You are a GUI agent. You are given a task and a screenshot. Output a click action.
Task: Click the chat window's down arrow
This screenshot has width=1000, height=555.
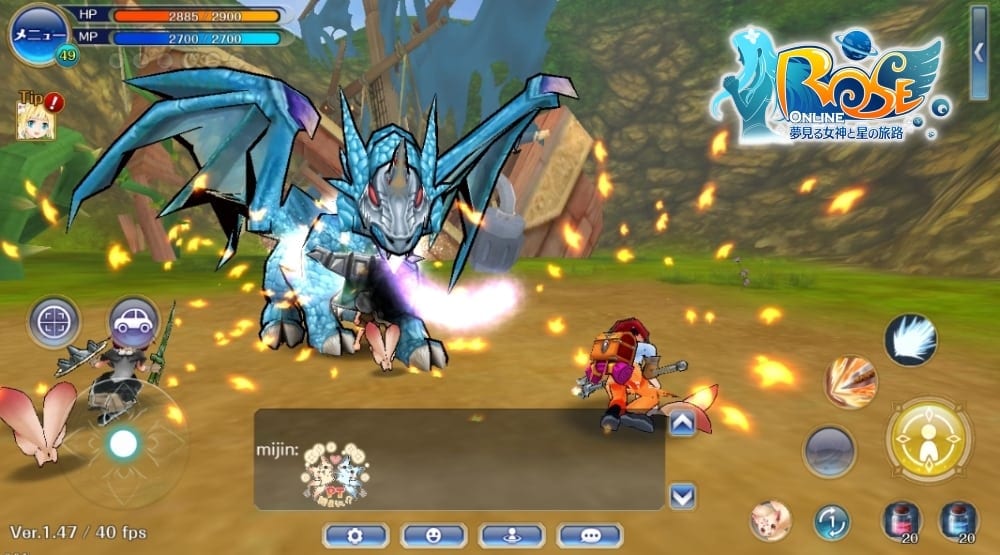point(682,495)
